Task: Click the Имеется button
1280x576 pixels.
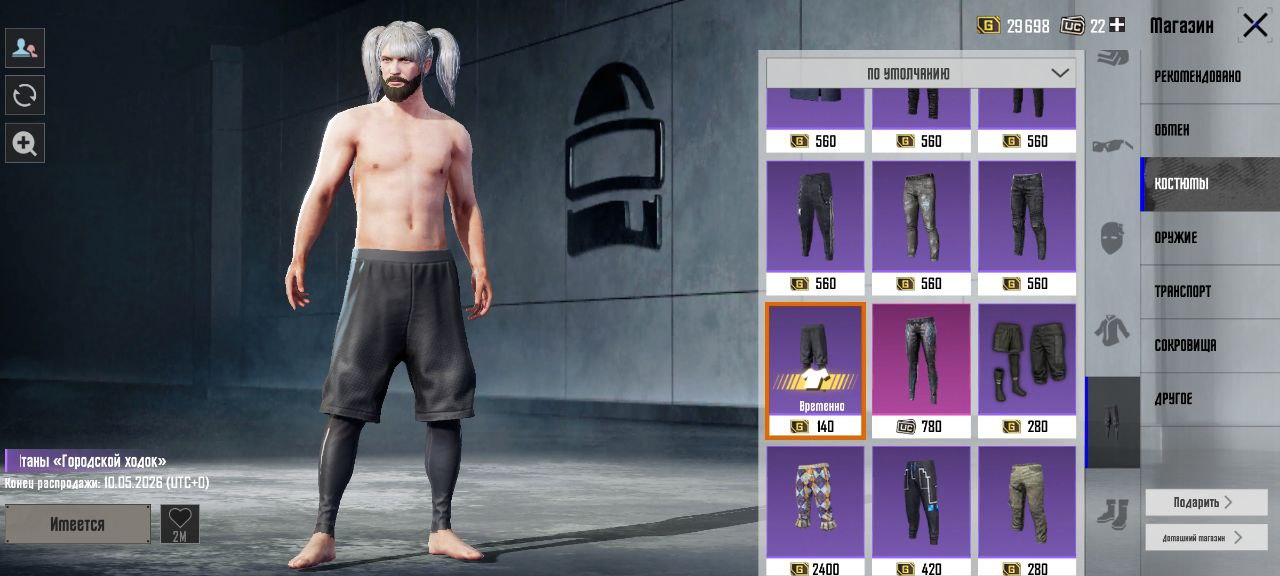Action: (77, 524)
